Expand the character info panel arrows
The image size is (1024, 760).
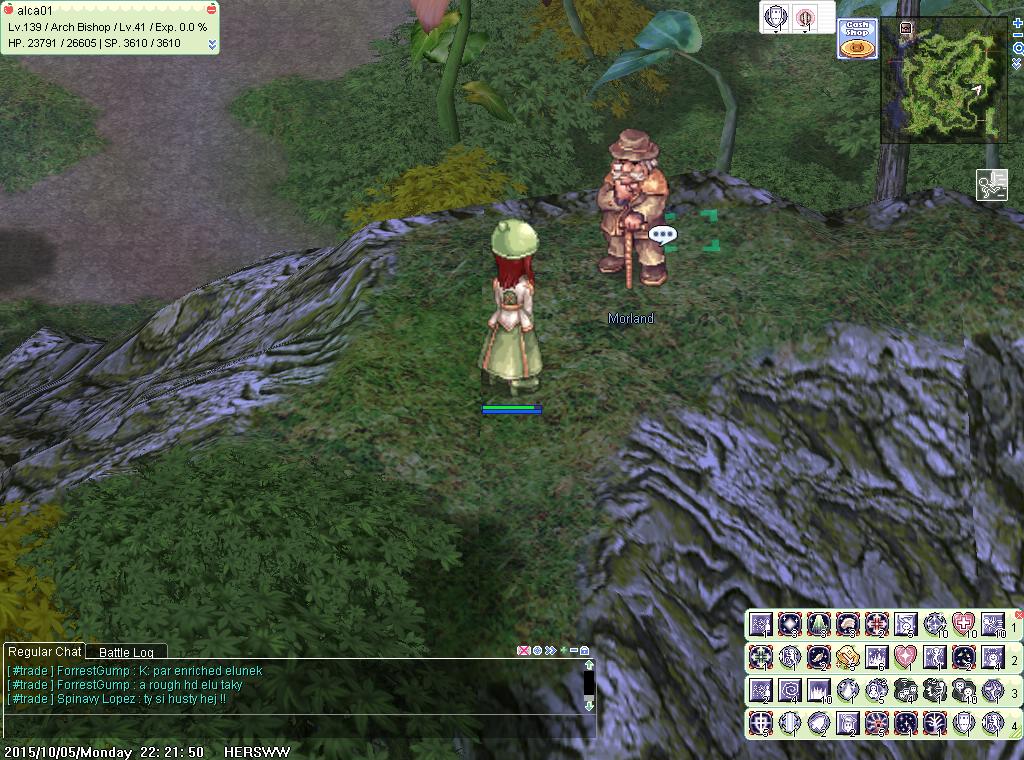[x=212, y=44]
